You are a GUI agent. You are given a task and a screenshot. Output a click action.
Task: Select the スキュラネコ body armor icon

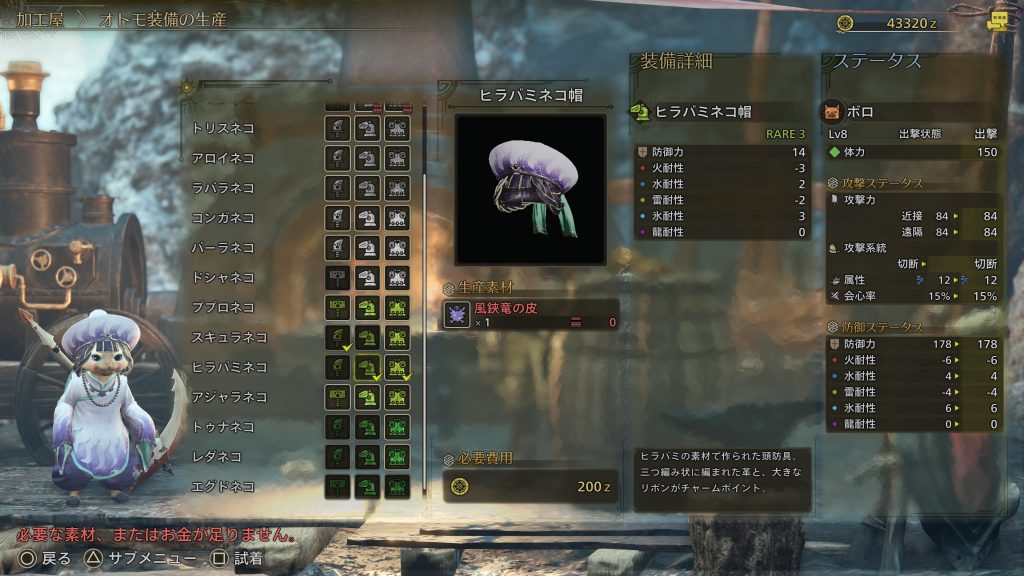pyautogui.click(x=398, y=337)
